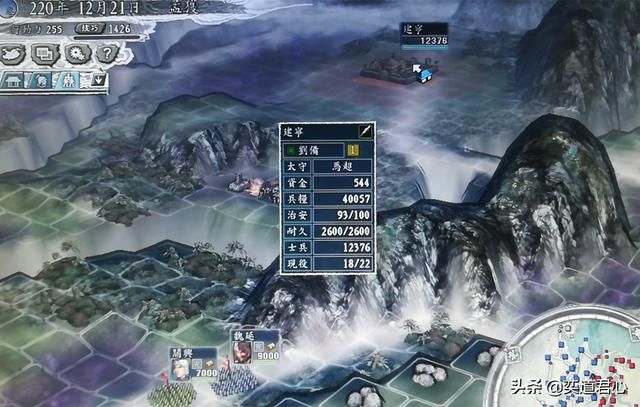Click the overlapping windows icon
The image size is (640, 407).
[x=46, y=56]
